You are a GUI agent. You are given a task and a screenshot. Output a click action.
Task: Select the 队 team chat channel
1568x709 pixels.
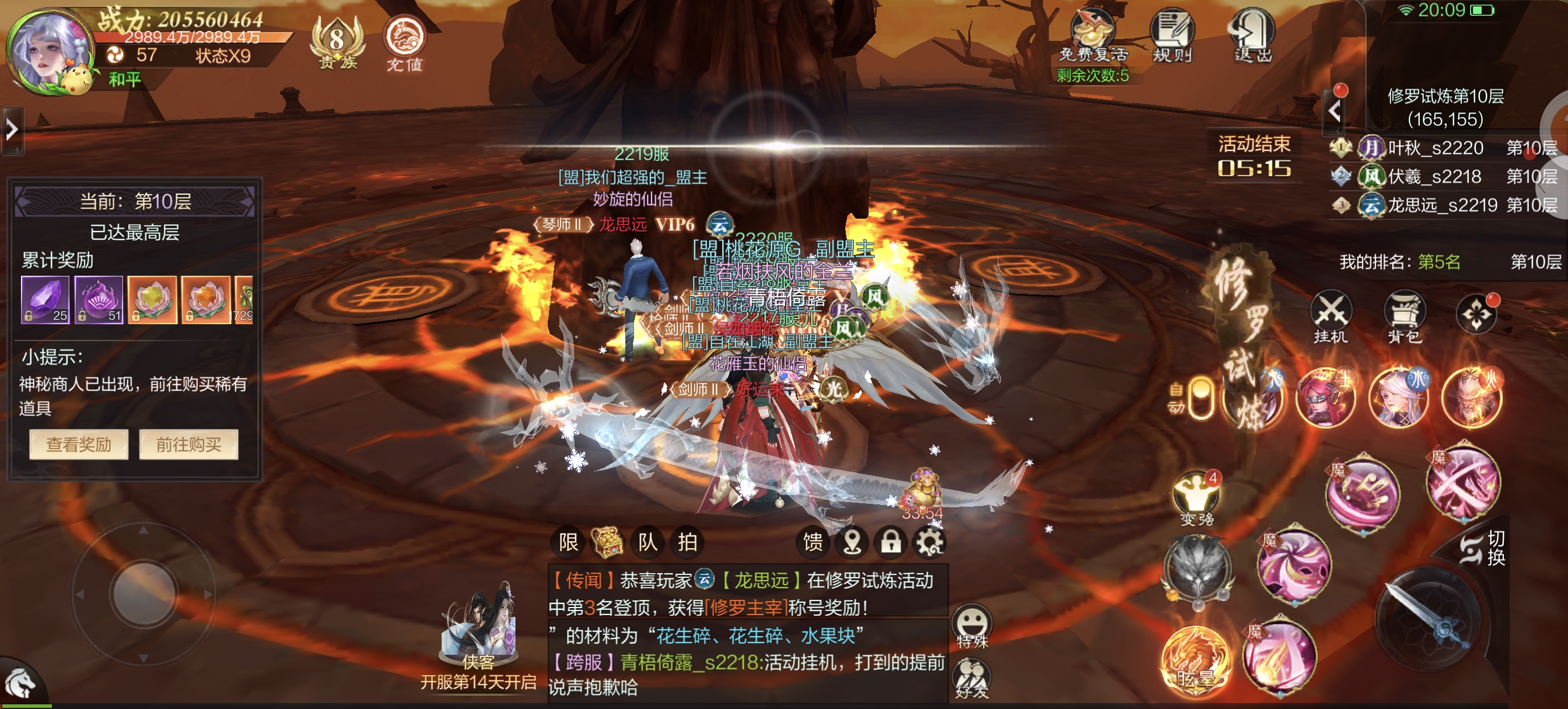click(x=647, y=542)
